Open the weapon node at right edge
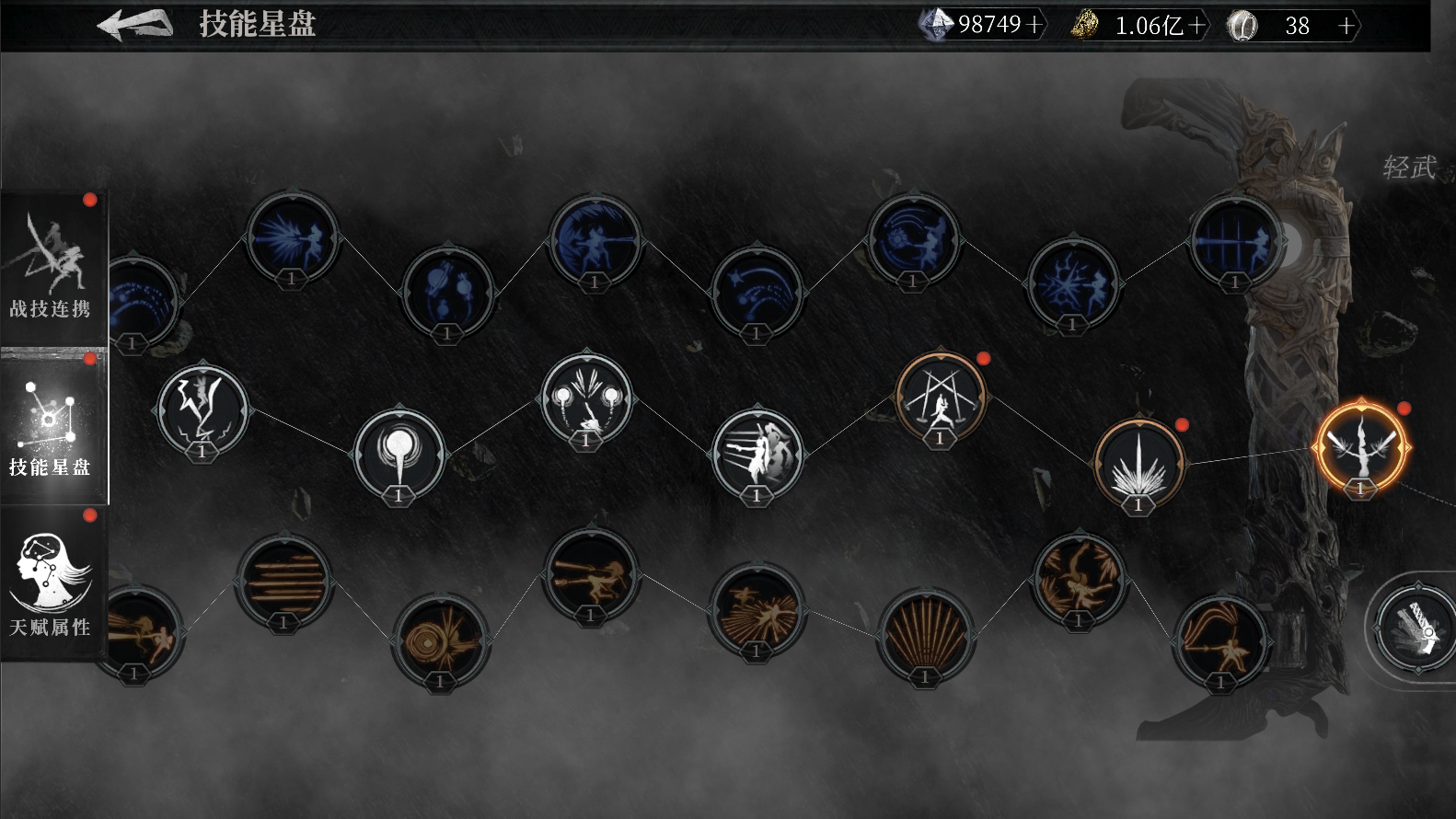1456x819 pixels. point(1416,627)
